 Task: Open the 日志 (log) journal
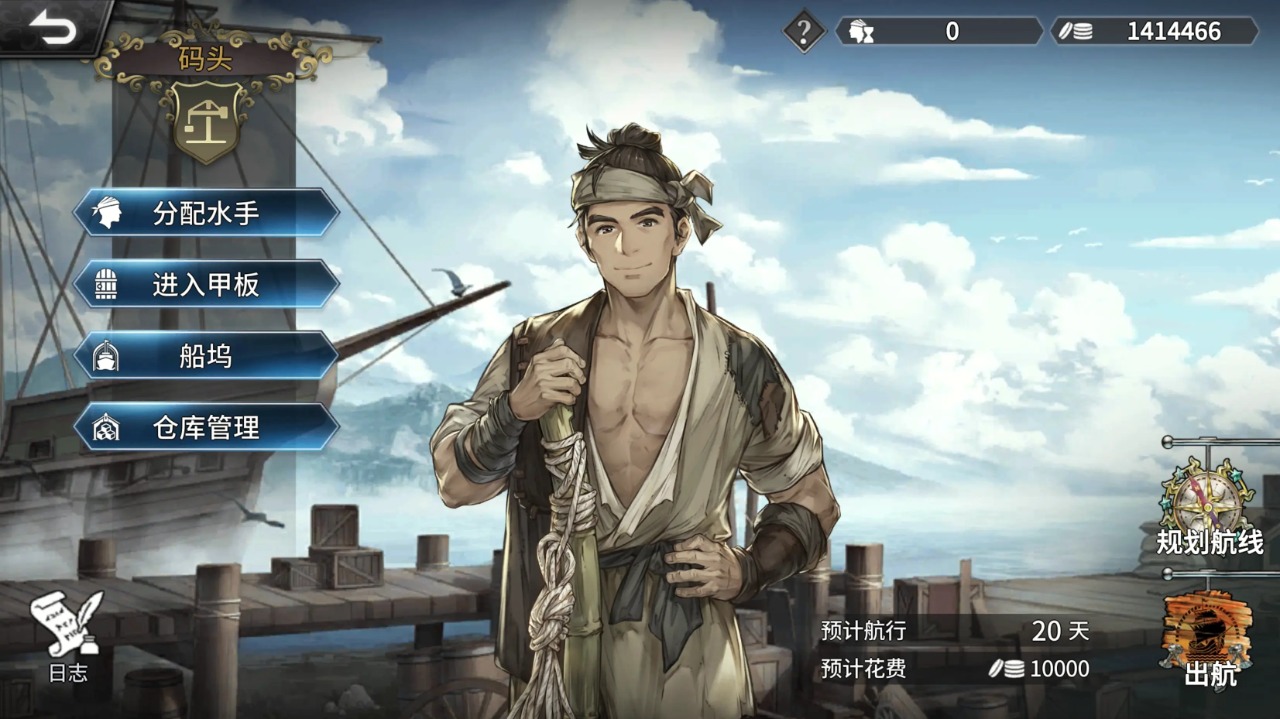[68, 636]
